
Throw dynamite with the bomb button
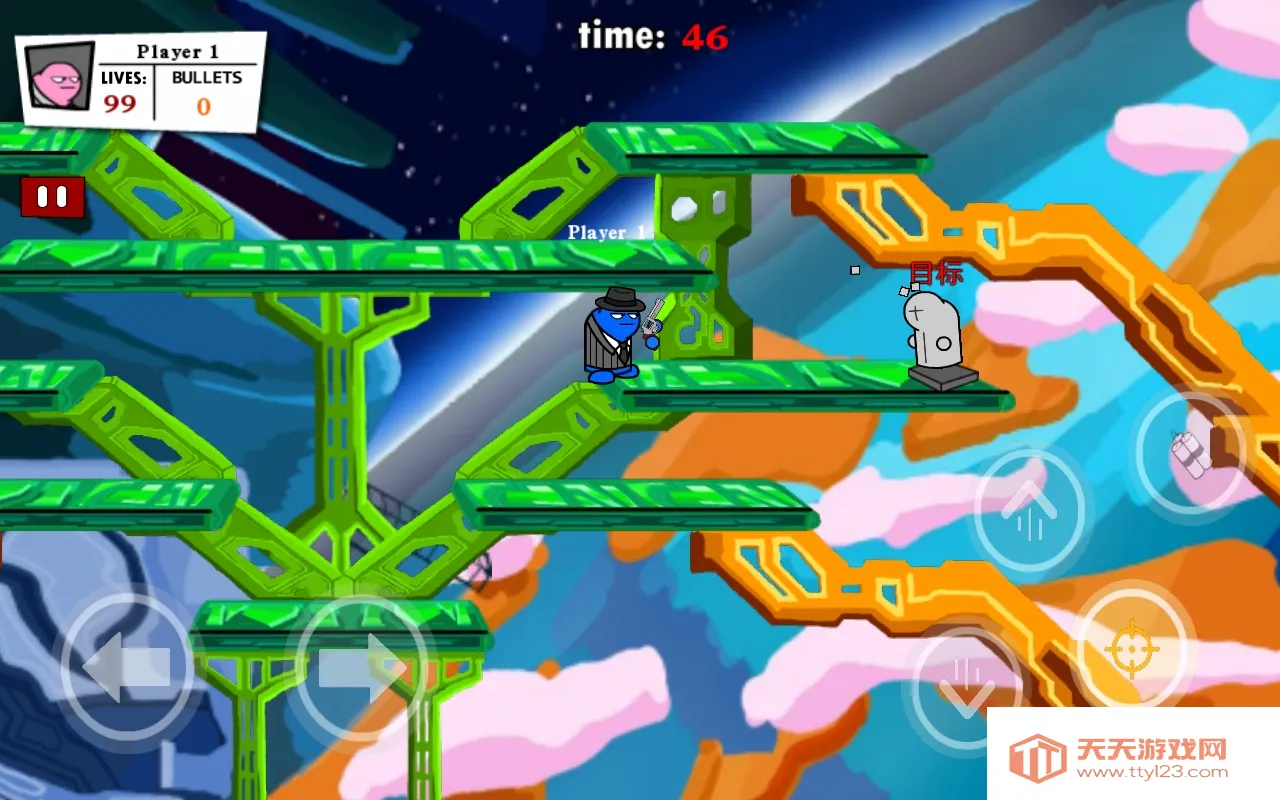(x=1190, y=453)
